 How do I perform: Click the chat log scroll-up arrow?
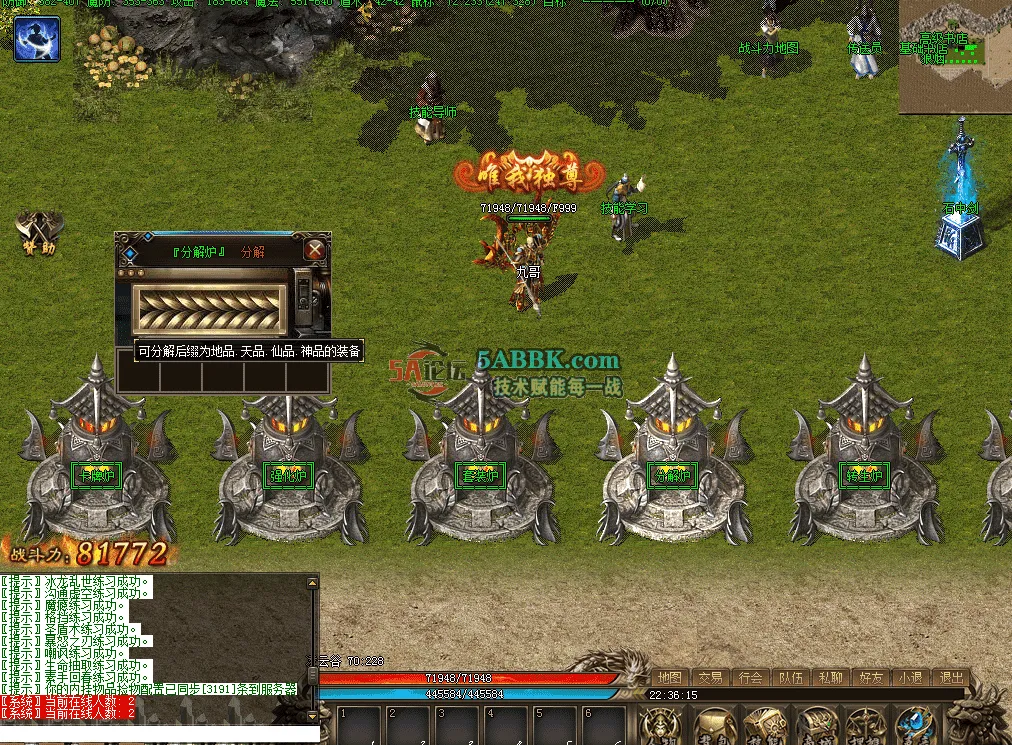pos(313,581)
